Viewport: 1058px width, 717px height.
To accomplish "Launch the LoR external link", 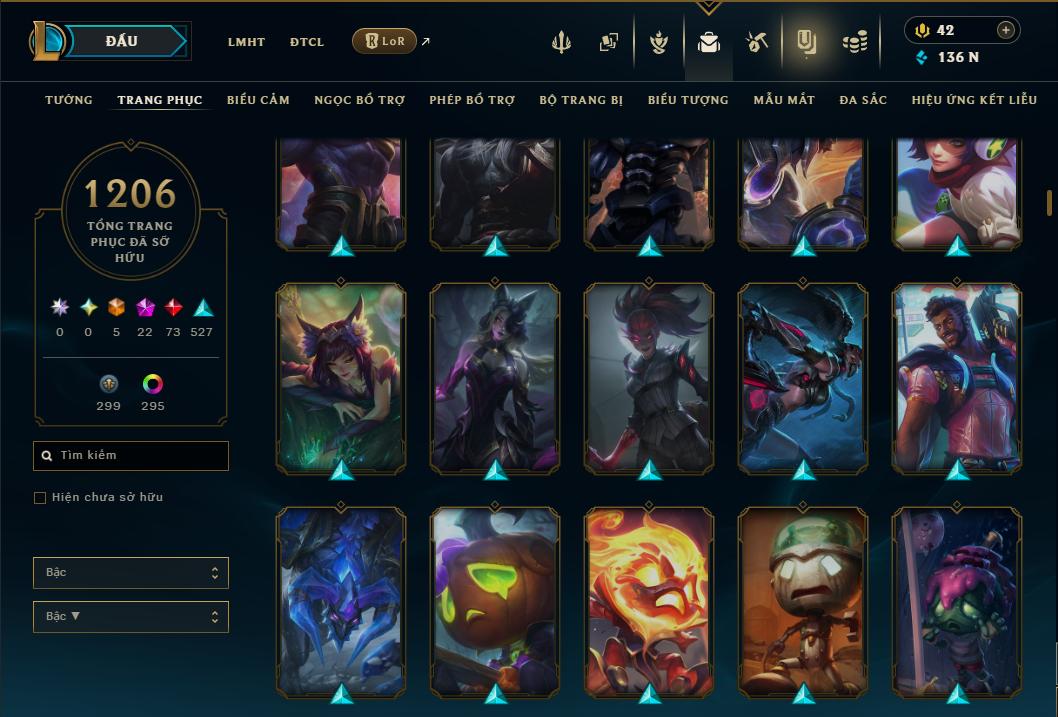I will [x=385, y=41].
